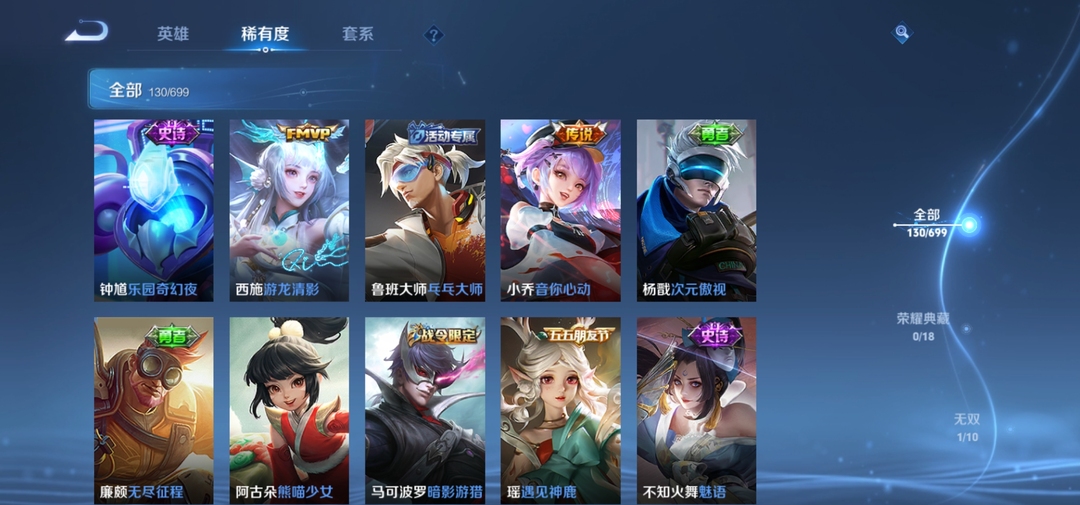
Task: Choose the 阿古朵 熊喵少女 skin card
Action: (x=289, y=410)
